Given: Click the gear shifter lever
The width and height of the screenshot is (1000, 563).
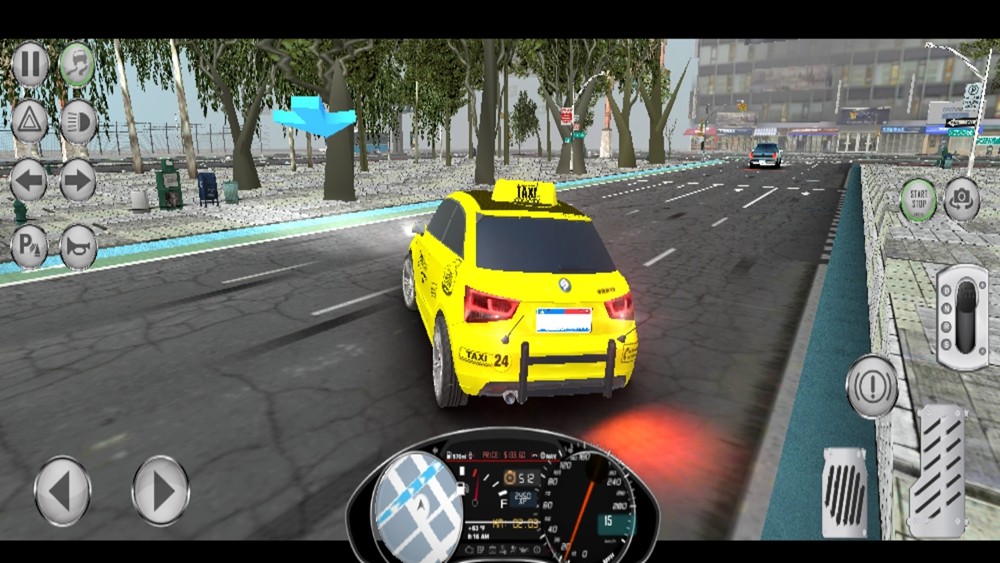Looking at the screenshot, I should tap(962, 316).
